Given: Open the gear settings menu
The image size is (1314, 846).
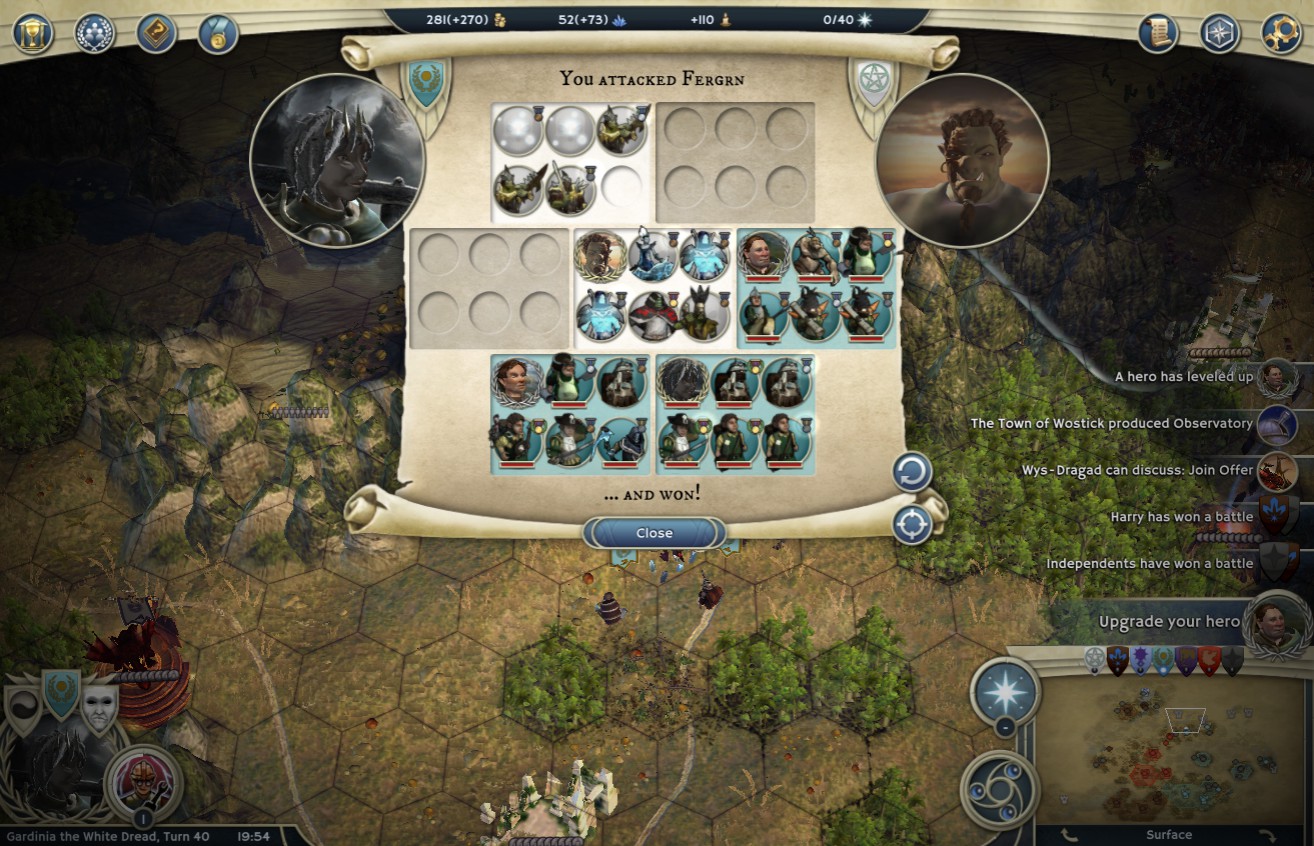Looking at the screenshot, I should click(x=1281, y=33).
